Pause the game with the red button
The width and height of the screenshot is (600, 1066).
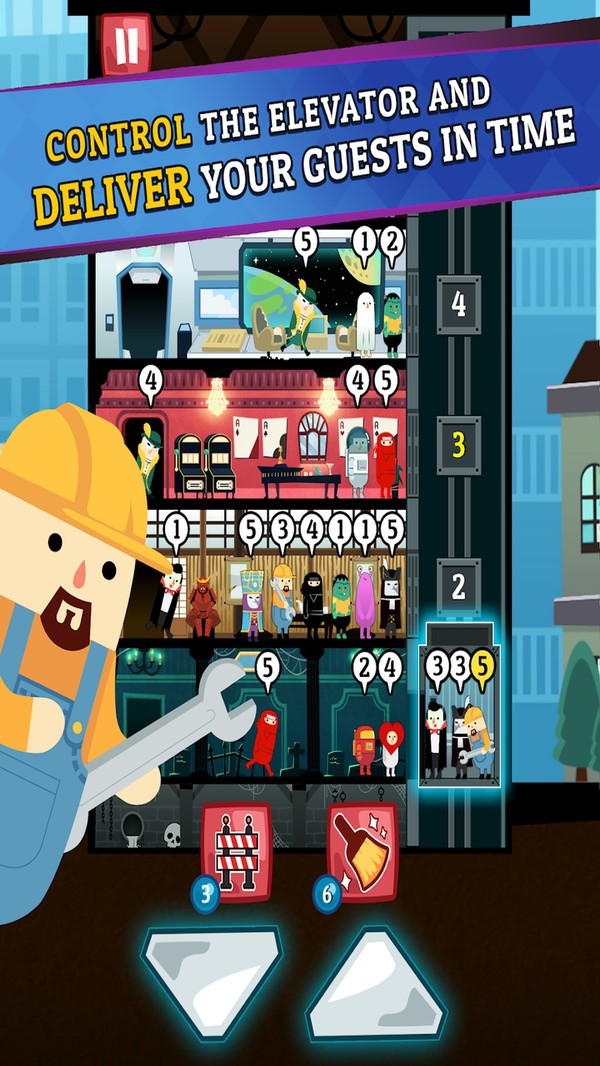(x=126, y=44)
